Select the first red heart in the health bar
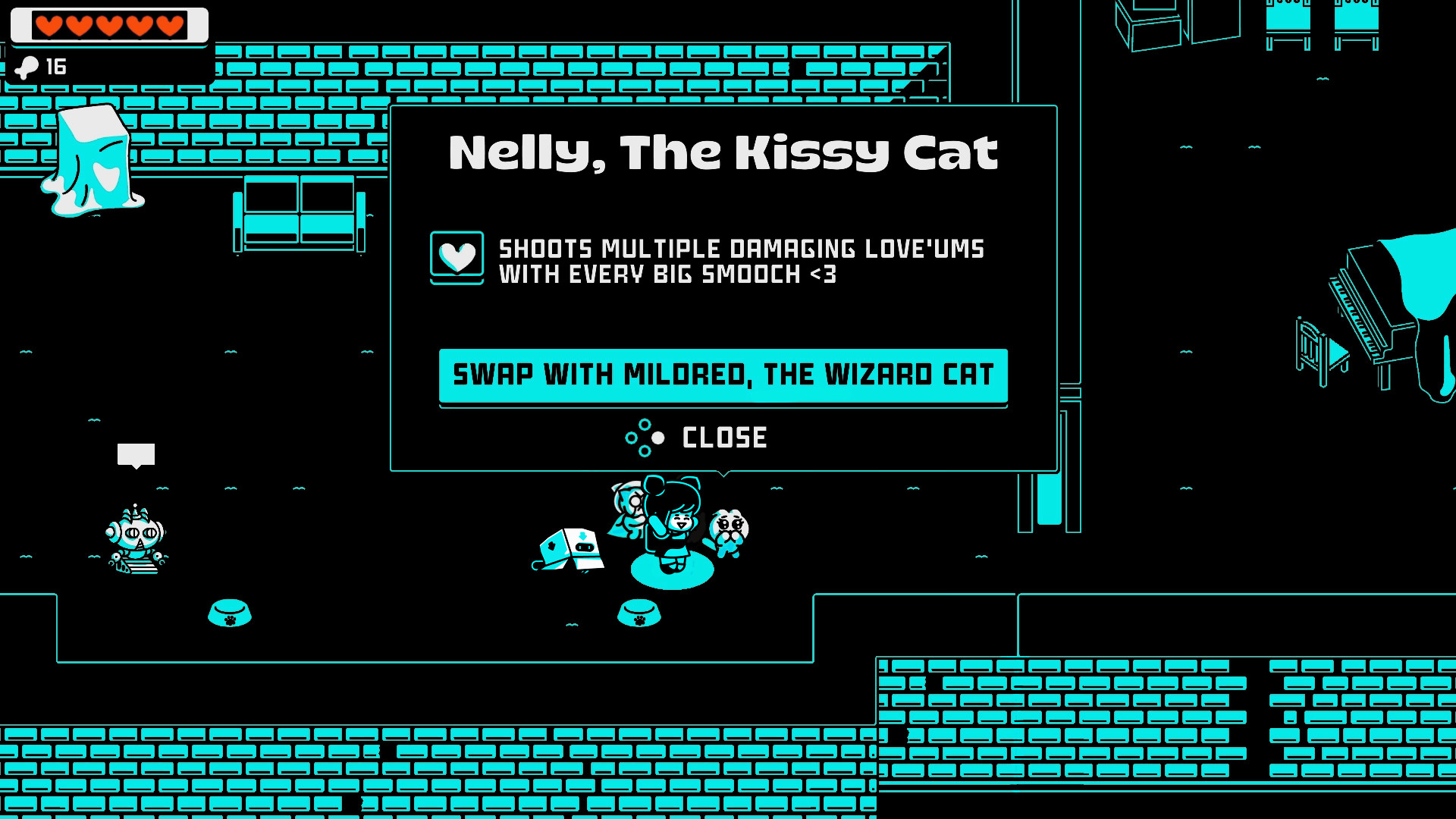Image resolution: width=1456 pixels, height=819 pixels. [49, 25]
